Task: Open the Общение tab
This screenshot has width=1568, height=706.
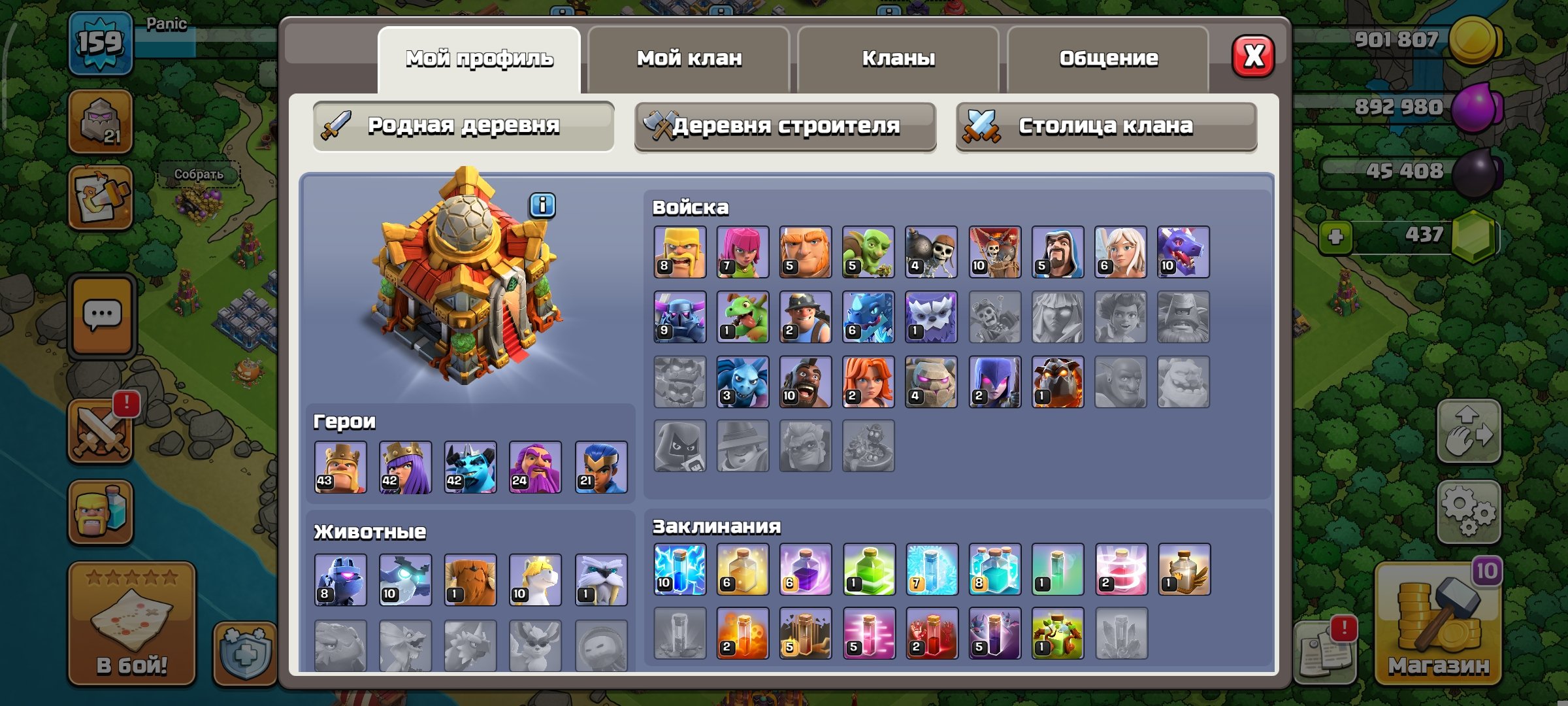Action: click(1111, 59)
